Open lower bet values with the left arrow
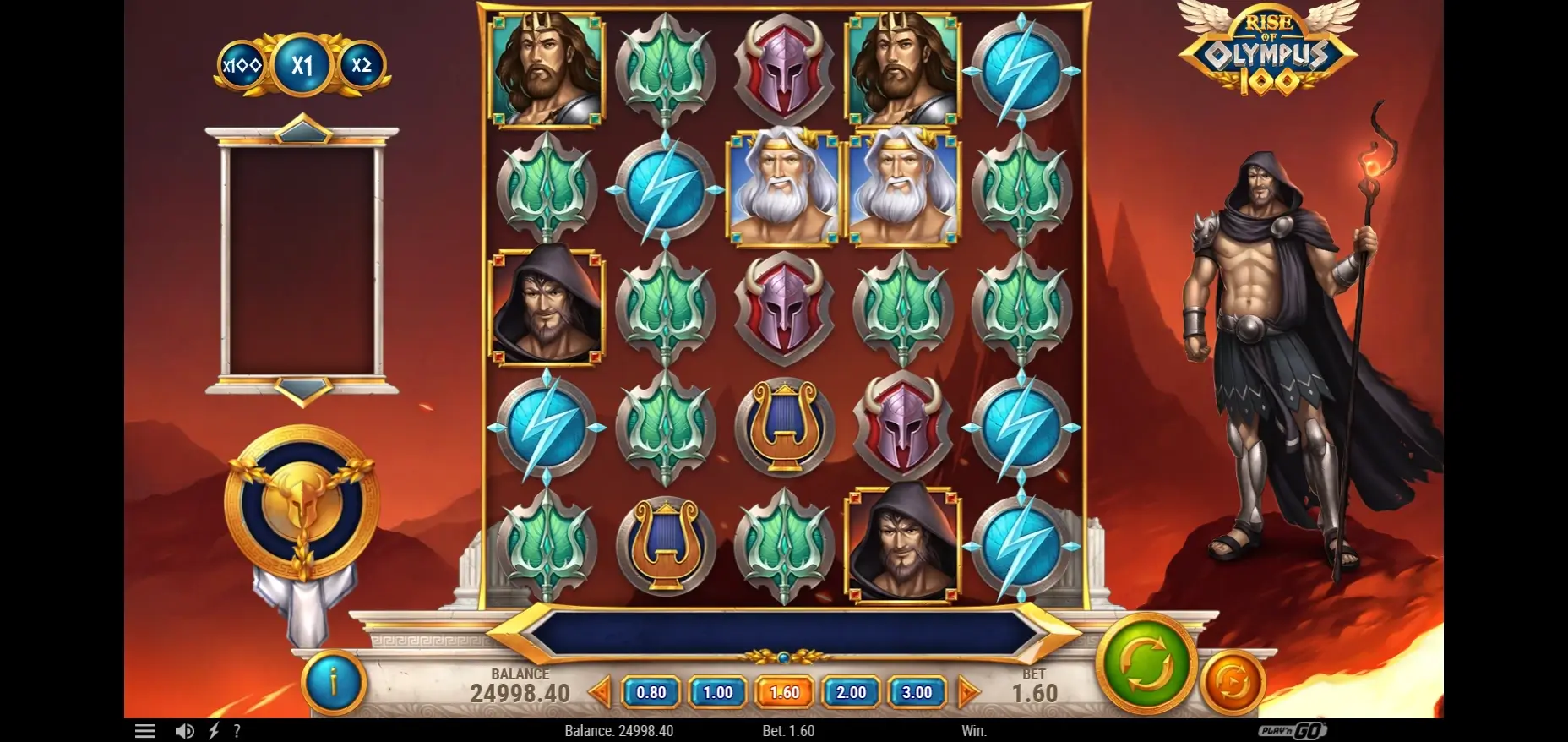This screenshot has width=1568, height=742. [x=600, y=691]
